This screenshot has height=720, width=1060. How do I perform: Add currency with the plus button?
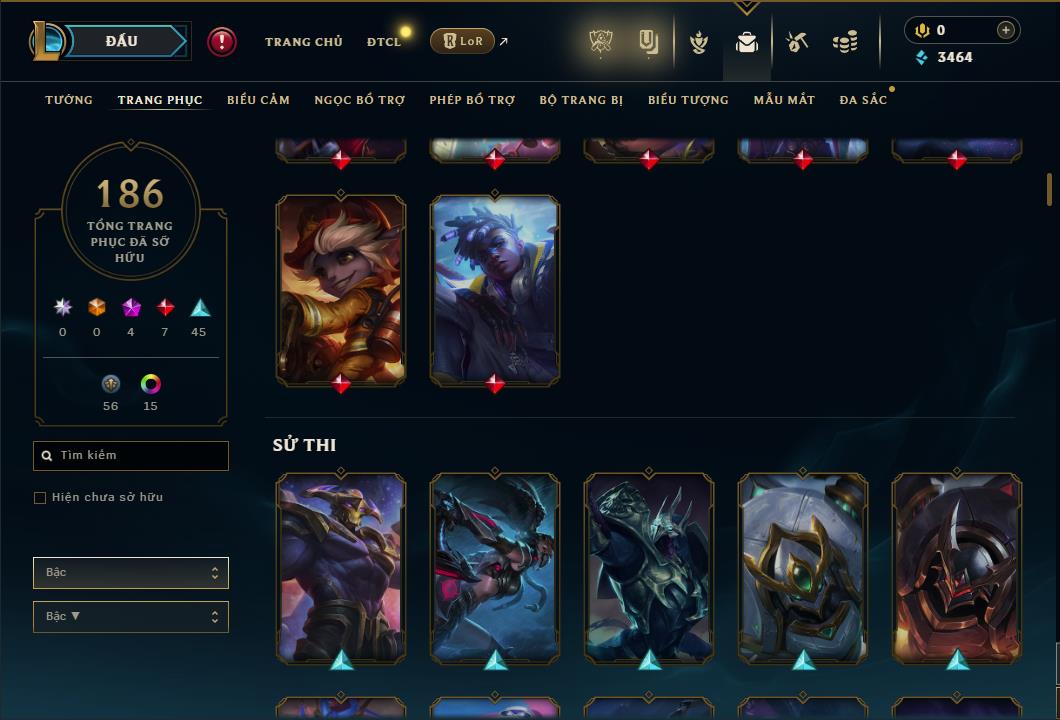(x=1005, y=30)
